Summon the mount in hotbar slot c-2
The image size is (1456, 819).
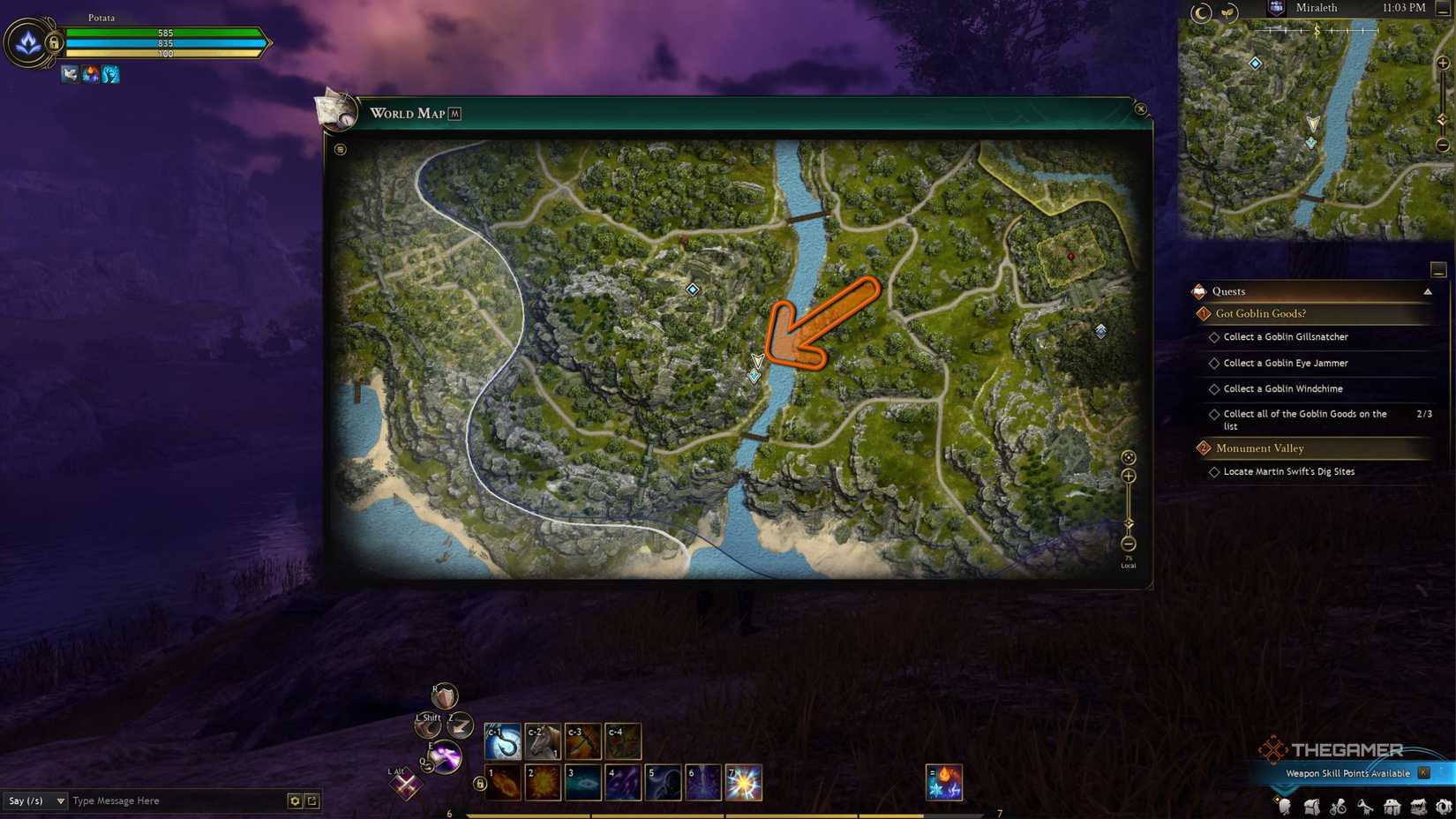[542, 741]
